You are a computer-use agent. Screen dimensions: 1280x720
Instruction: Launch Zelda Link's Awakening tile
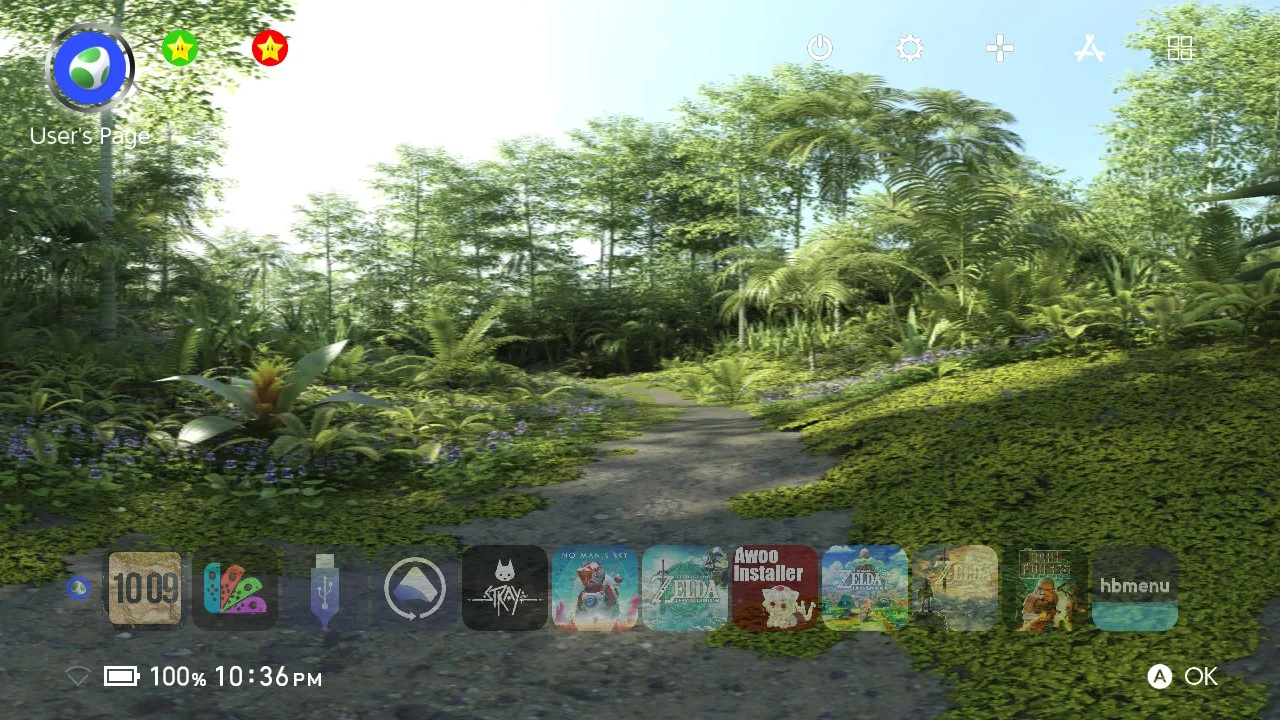click(x=865, y=588)
